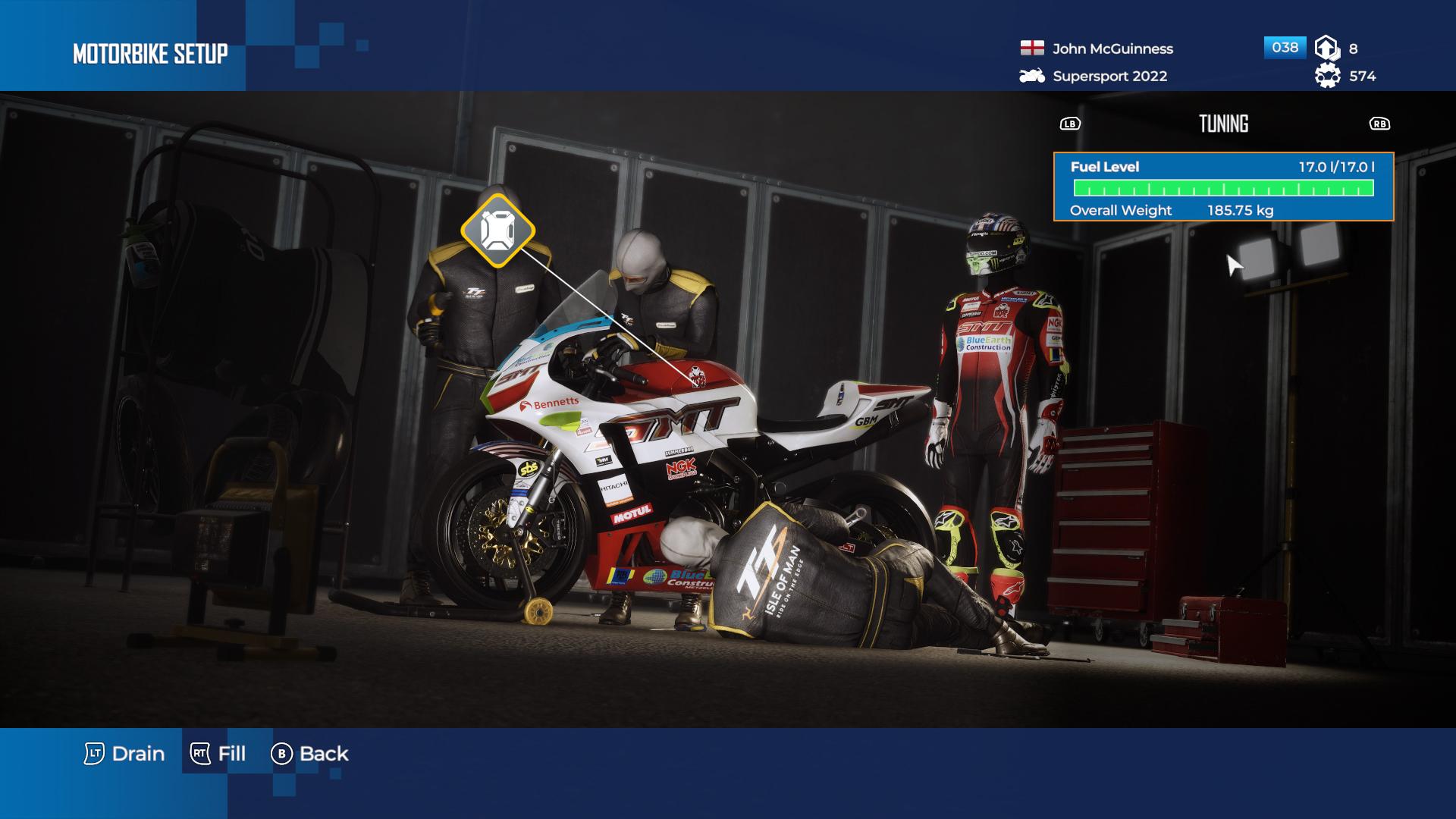Viewport: 1456px width, 819px height.
Task: Click the gear cog icon showing 574
Action: tap(1326, 77)
